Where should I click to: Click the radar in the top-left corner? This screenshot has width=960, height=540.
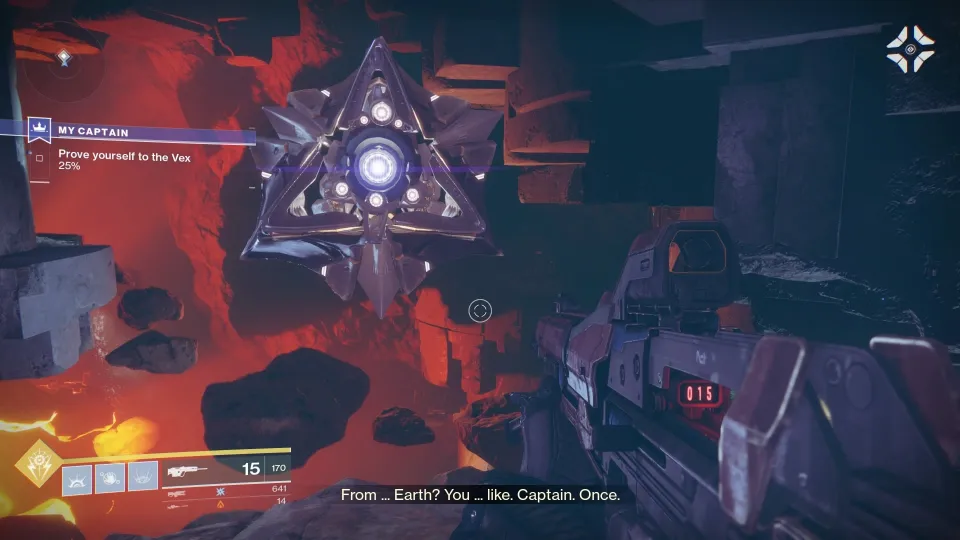[64, 60]
